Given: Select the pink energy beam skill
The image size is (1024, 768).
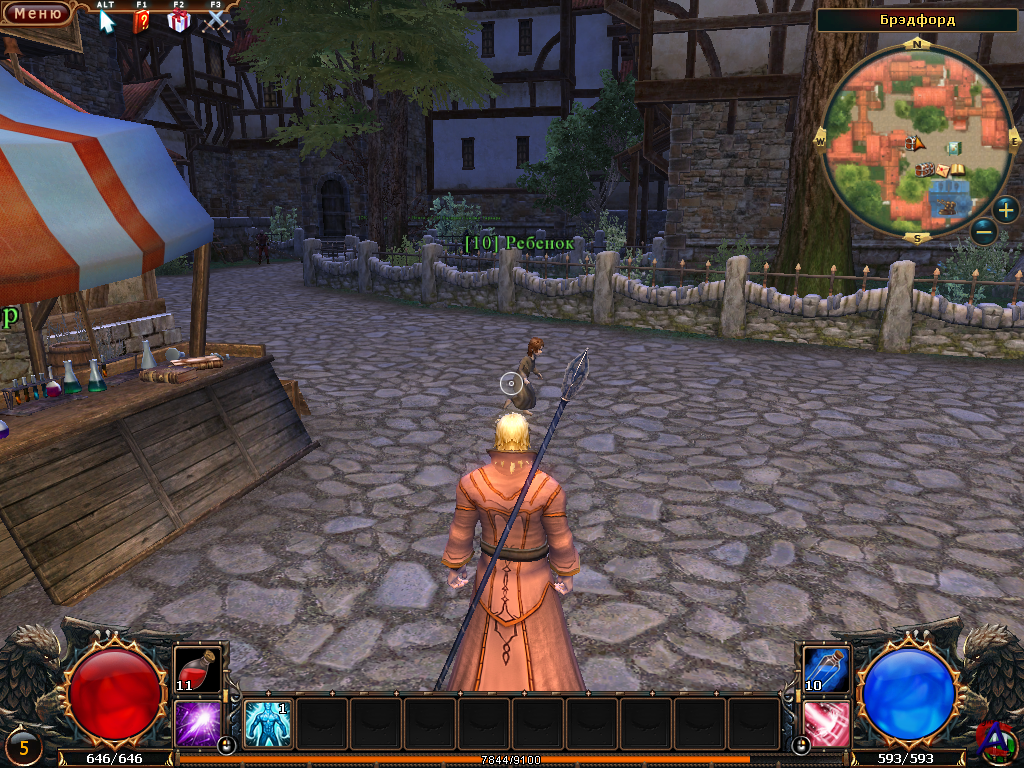Looking at the screenshot, I should pyautogui.click(x=827, y=723).
